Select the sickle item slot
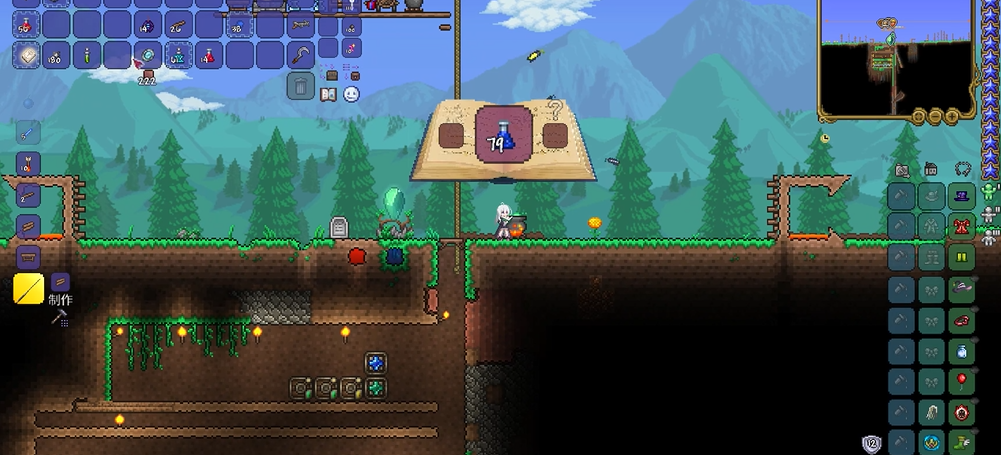 pyautogui.click(x=300, y=54)
